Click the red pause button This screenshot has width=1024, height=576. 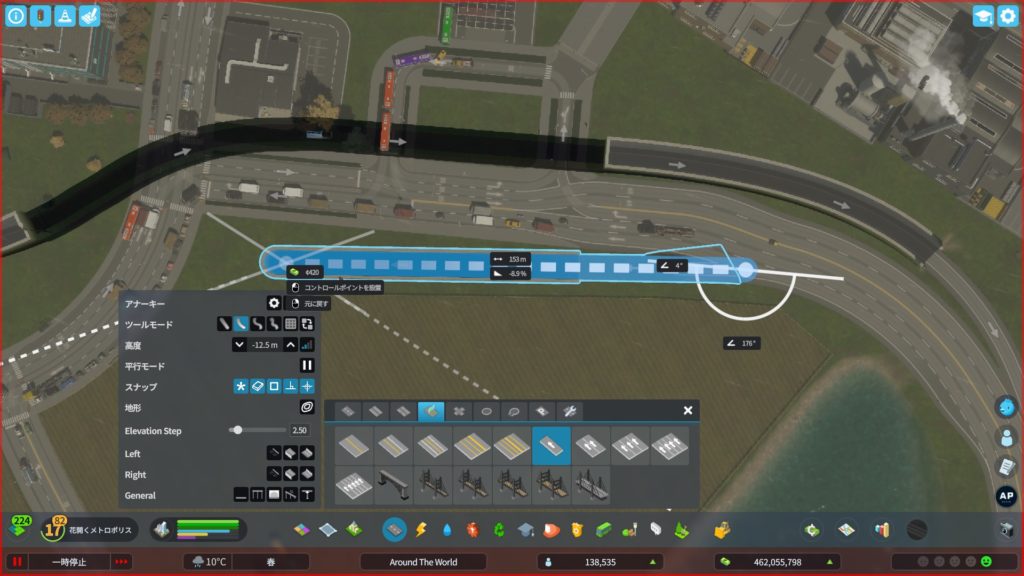coord(16,562)
